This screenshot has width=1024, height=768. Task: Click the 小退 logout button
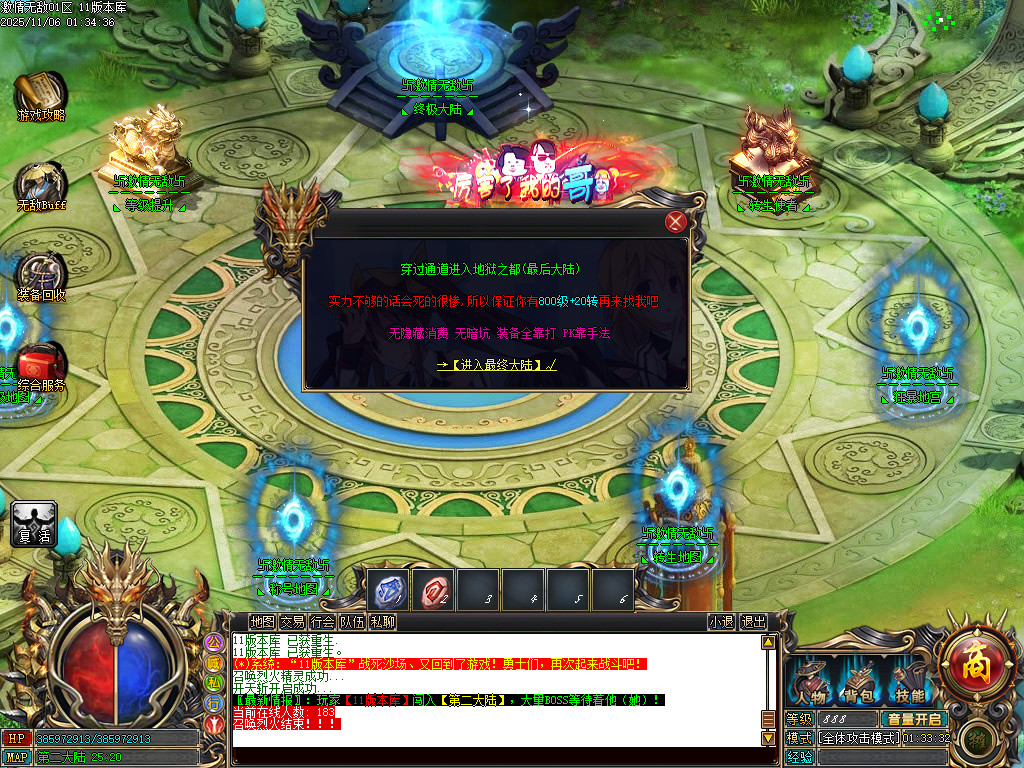721,622
